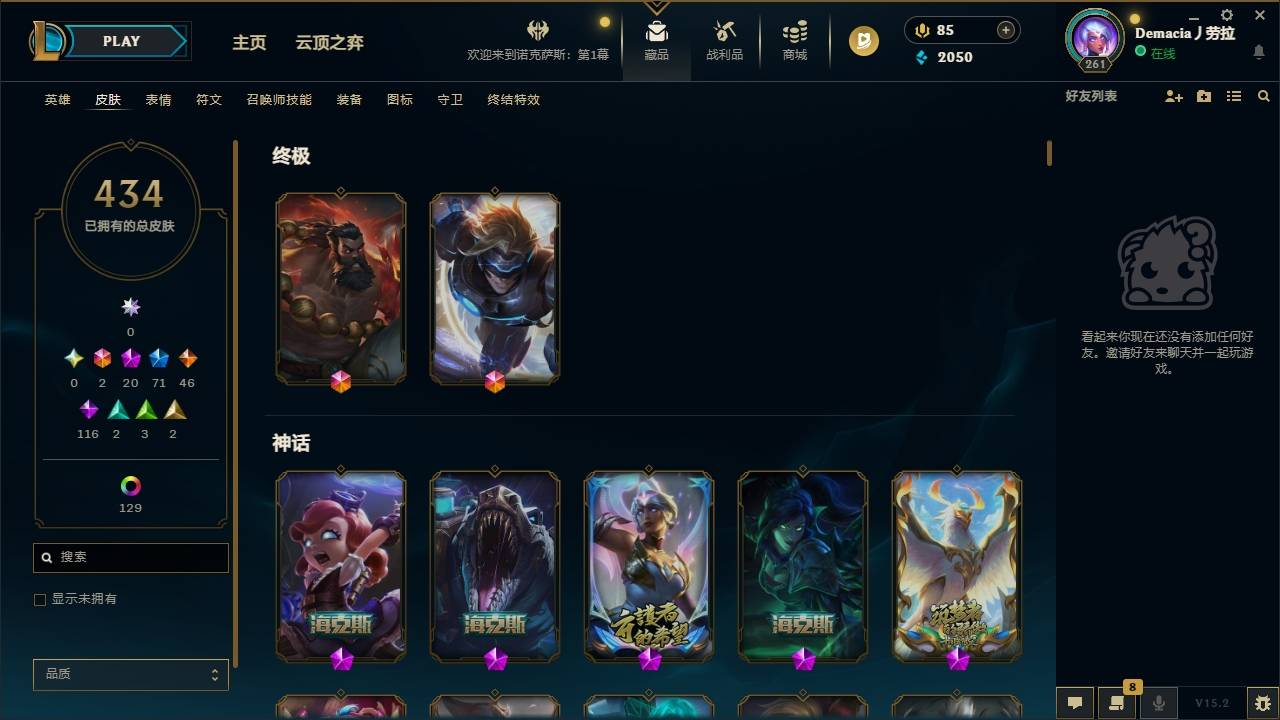Switch to the 云顶之弈 tab
1280x720 pixels.
(331, 42)
